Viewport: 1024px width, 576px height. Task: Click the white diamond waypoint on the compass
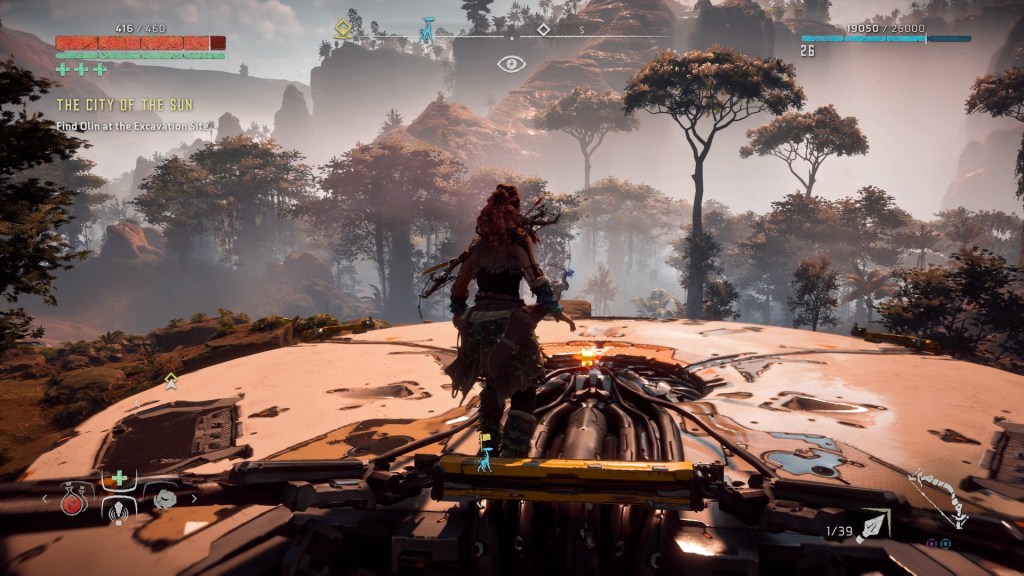(543, 30)
